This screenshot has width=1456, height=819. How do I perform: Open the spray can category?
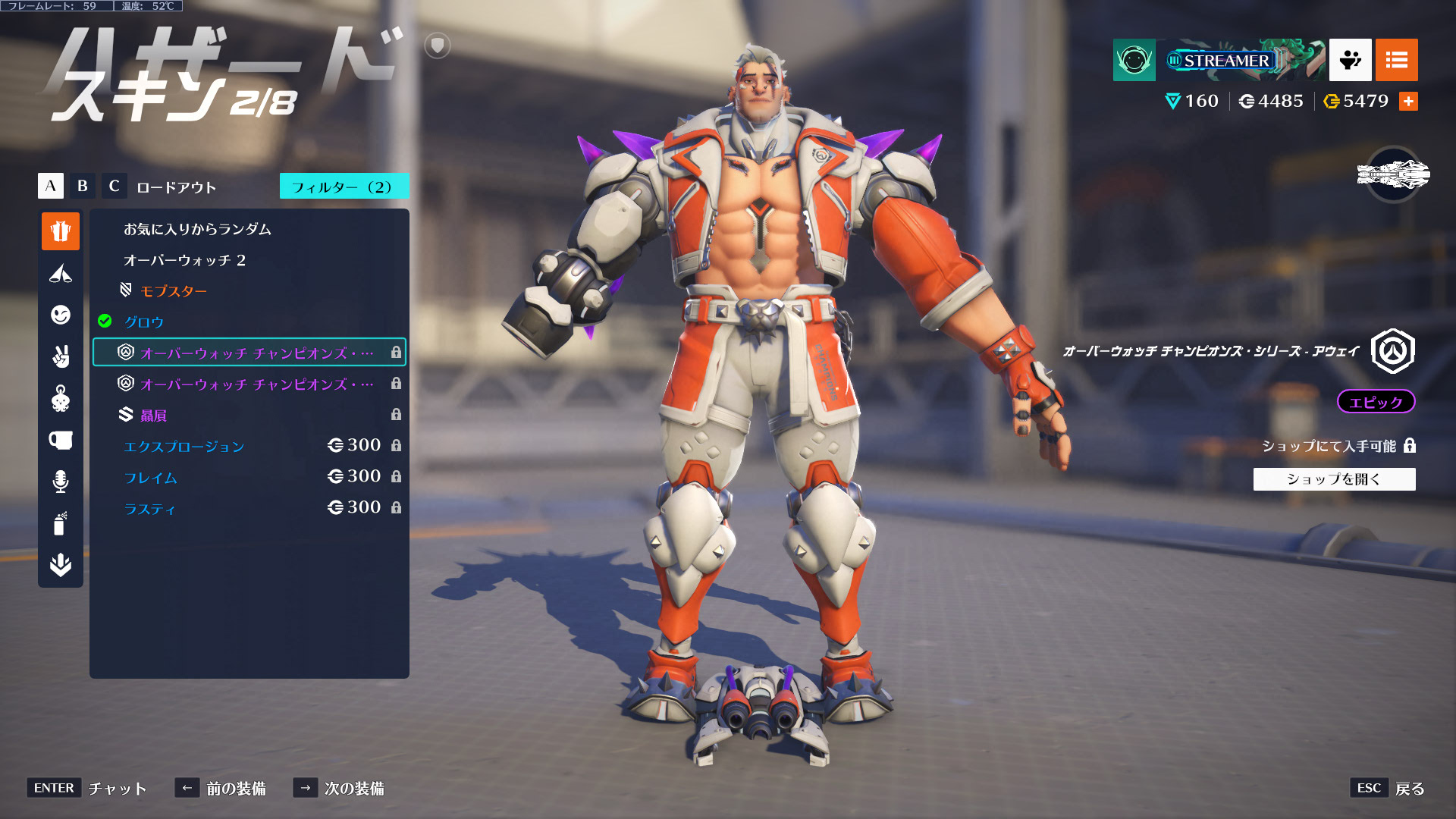[61, 523]
